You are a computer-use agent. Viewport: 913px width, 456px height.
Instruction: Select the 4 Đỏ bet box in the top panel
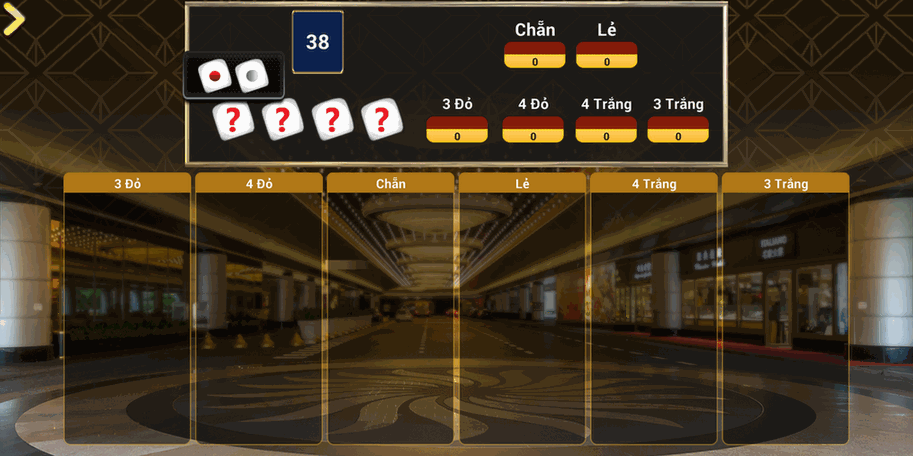tap(533, 129)
